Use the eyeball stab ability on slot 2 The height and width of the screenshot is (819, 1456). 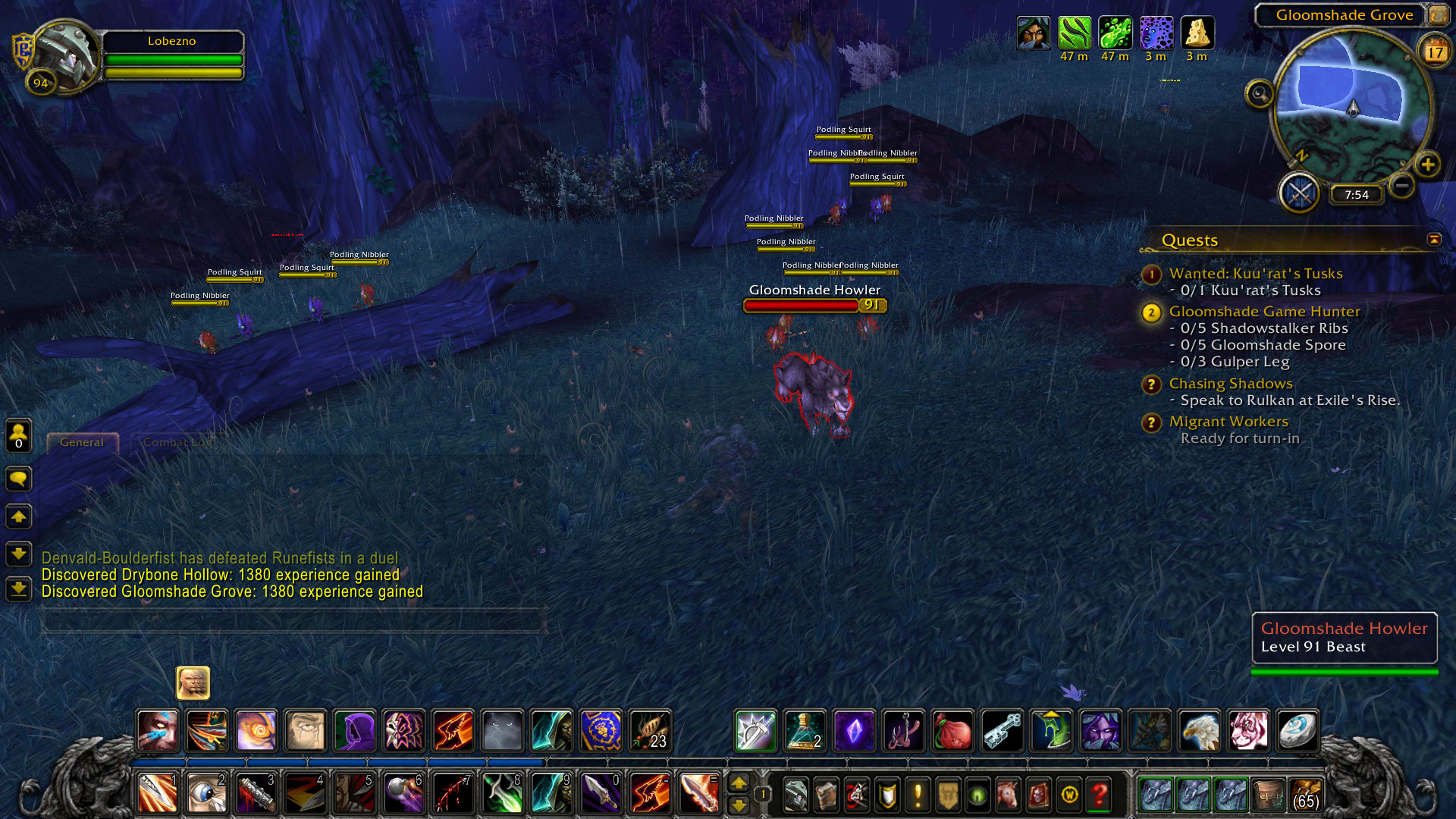(x=206, y=794)
